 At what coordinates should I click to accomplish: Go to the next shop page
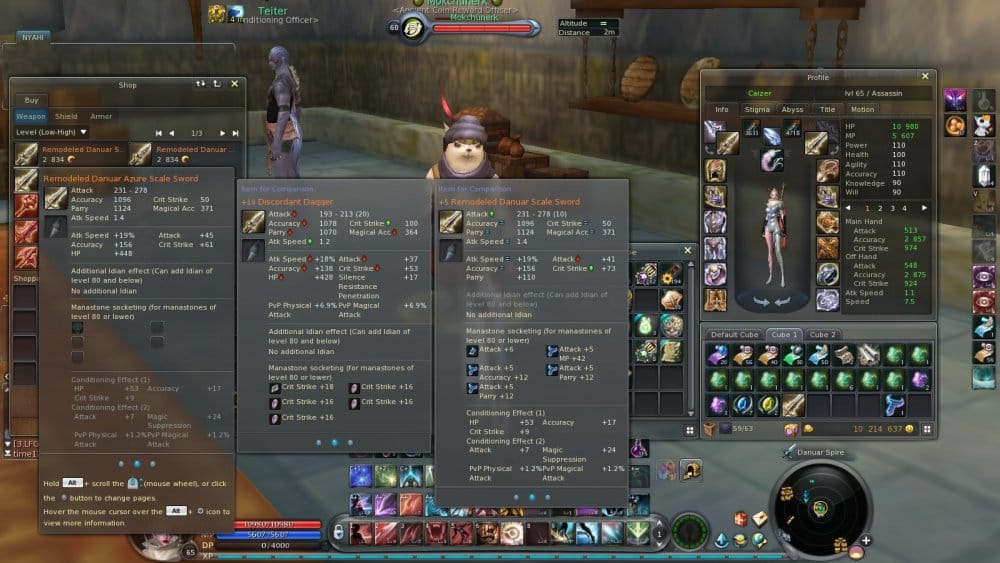click(x=222, y=133)
